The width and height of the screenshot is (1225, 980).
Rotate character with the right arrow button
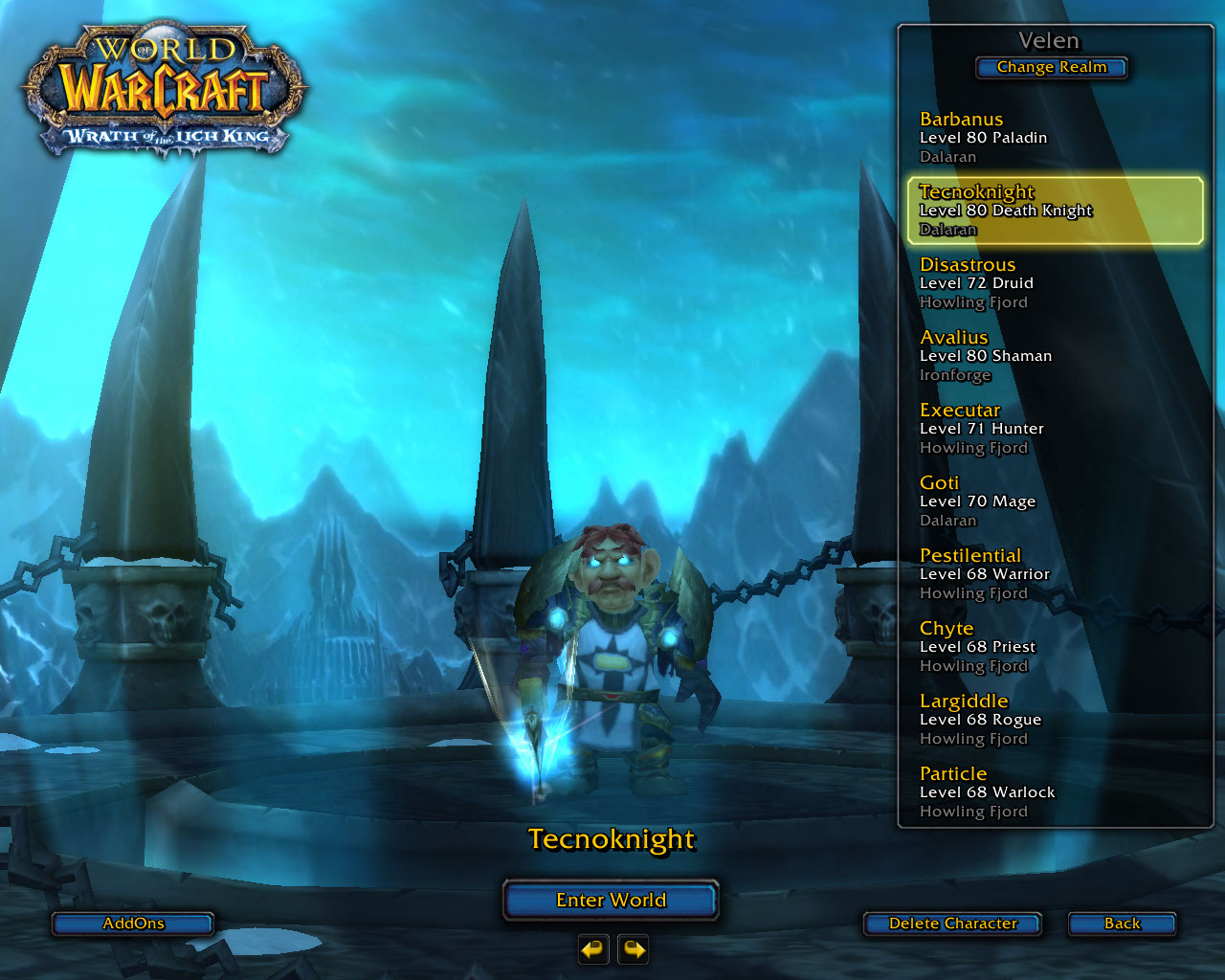point(634,949)
